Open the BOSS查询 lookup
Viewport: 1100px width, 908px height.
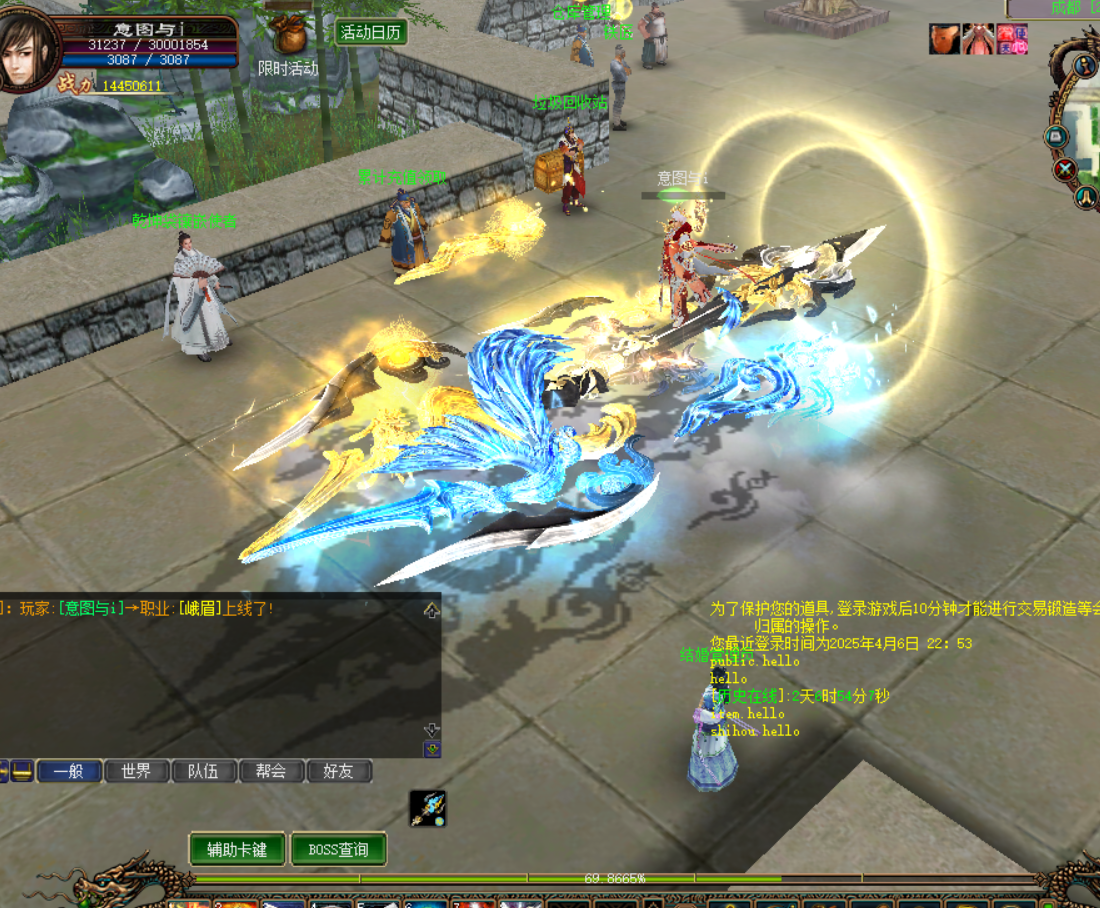(x=338, y=850)
